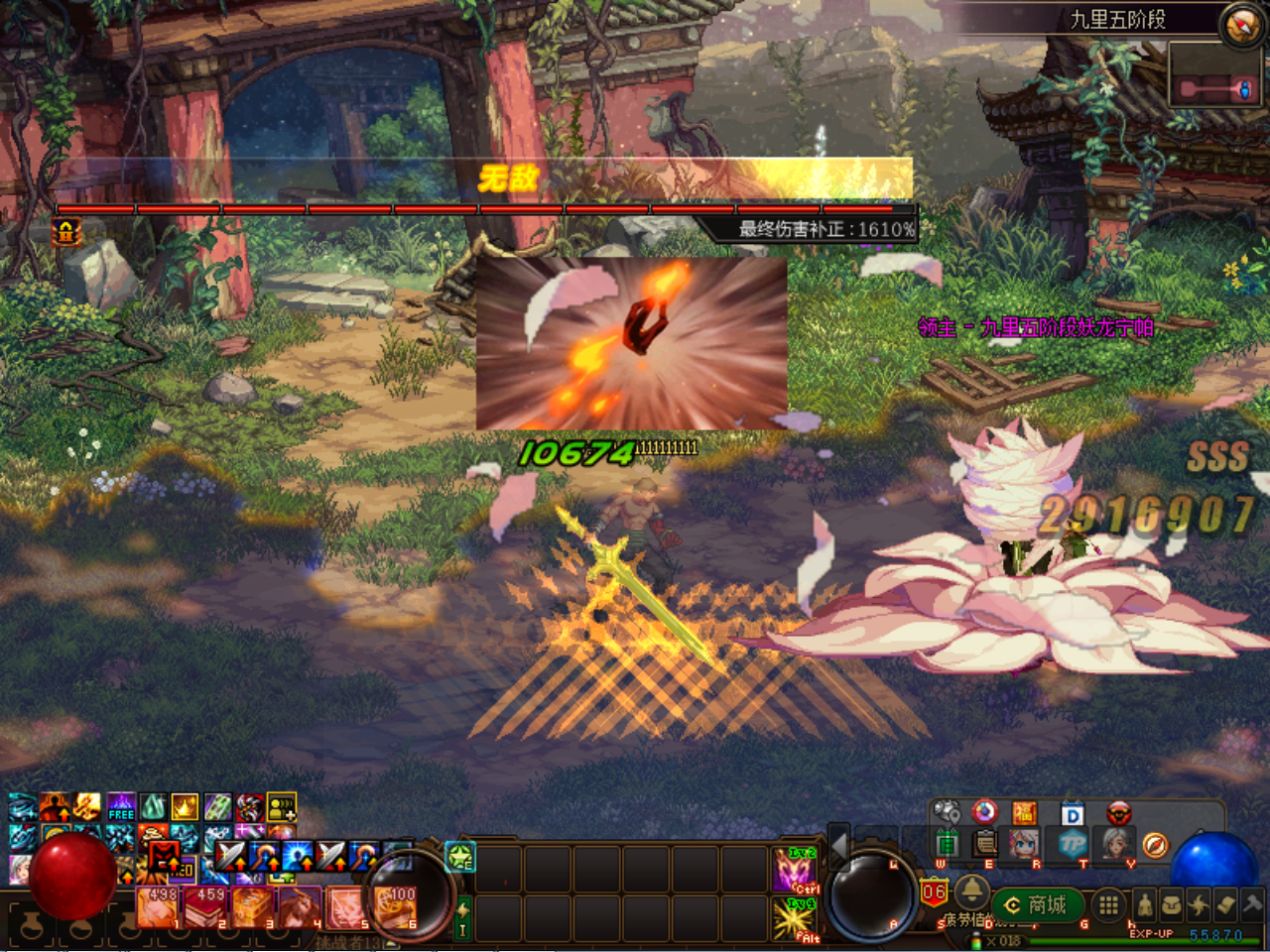Screen dimensions: 1270x952
Task: Click the left arrow to collapse the shortcut panel
Action: 838,844
